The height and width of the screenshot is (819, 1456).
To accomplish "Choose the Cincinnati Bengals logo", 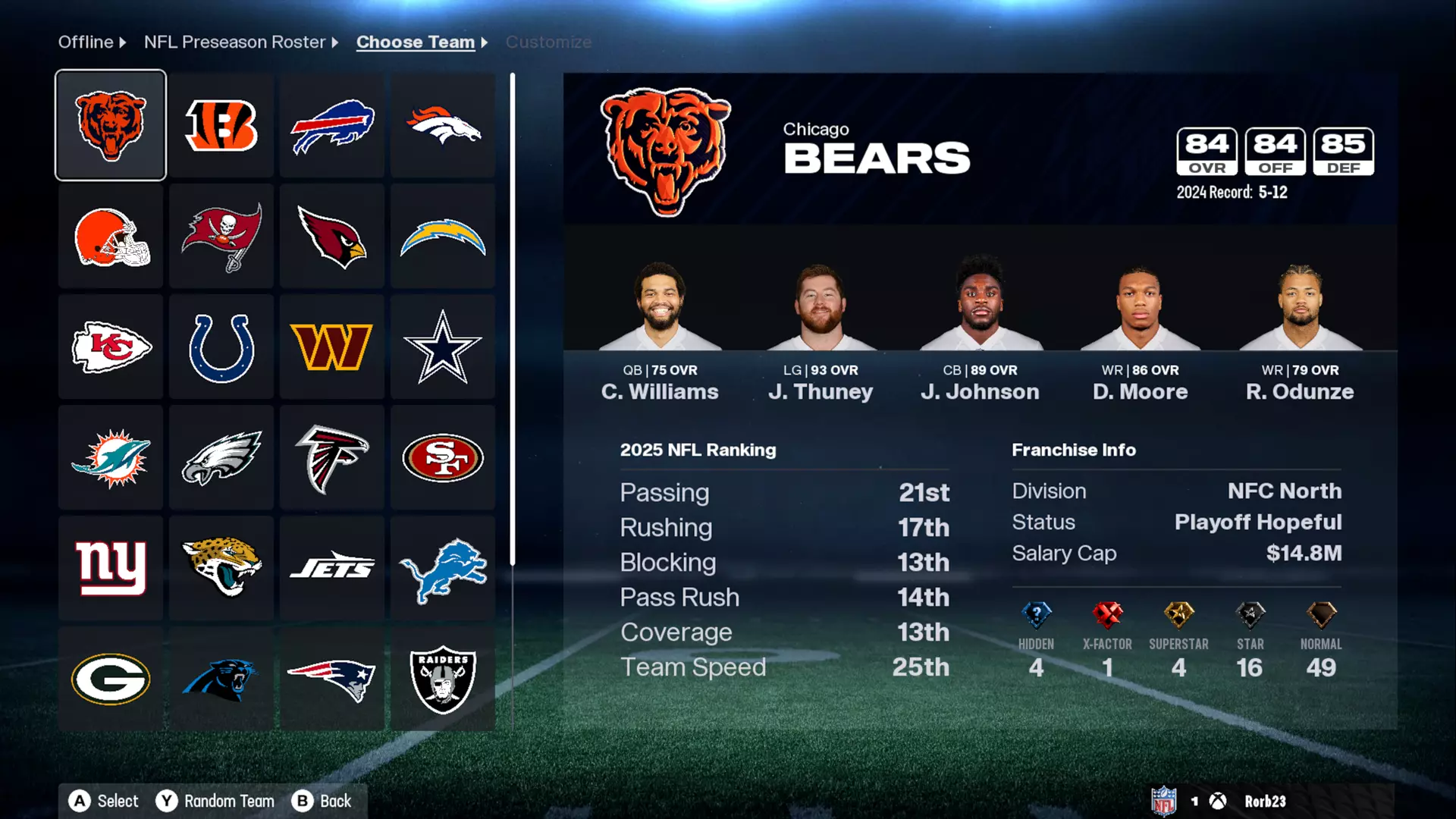I will coord(221,124).
